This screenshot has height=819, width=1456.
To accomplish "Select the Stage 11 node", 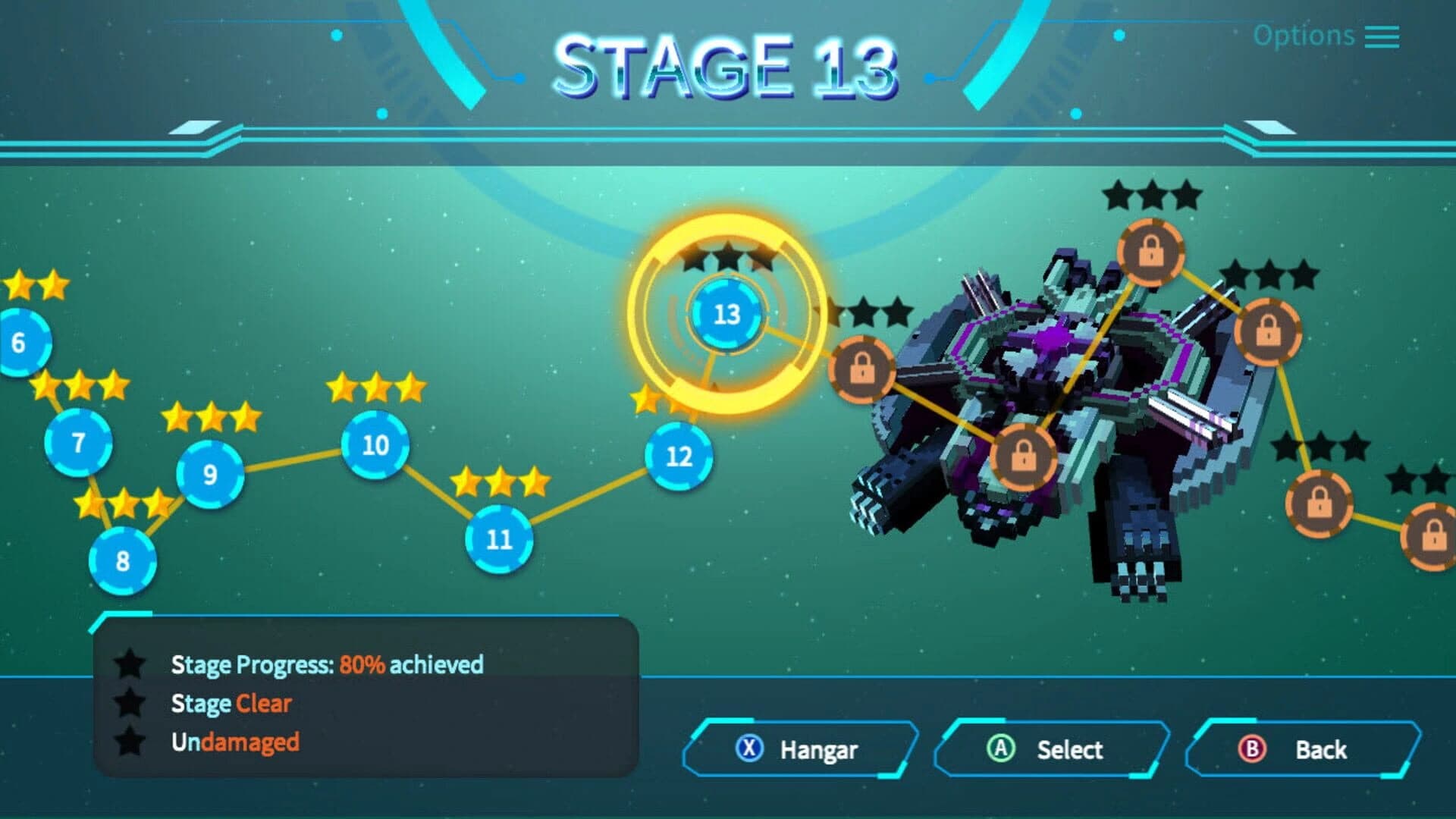I will click(498, 537).
